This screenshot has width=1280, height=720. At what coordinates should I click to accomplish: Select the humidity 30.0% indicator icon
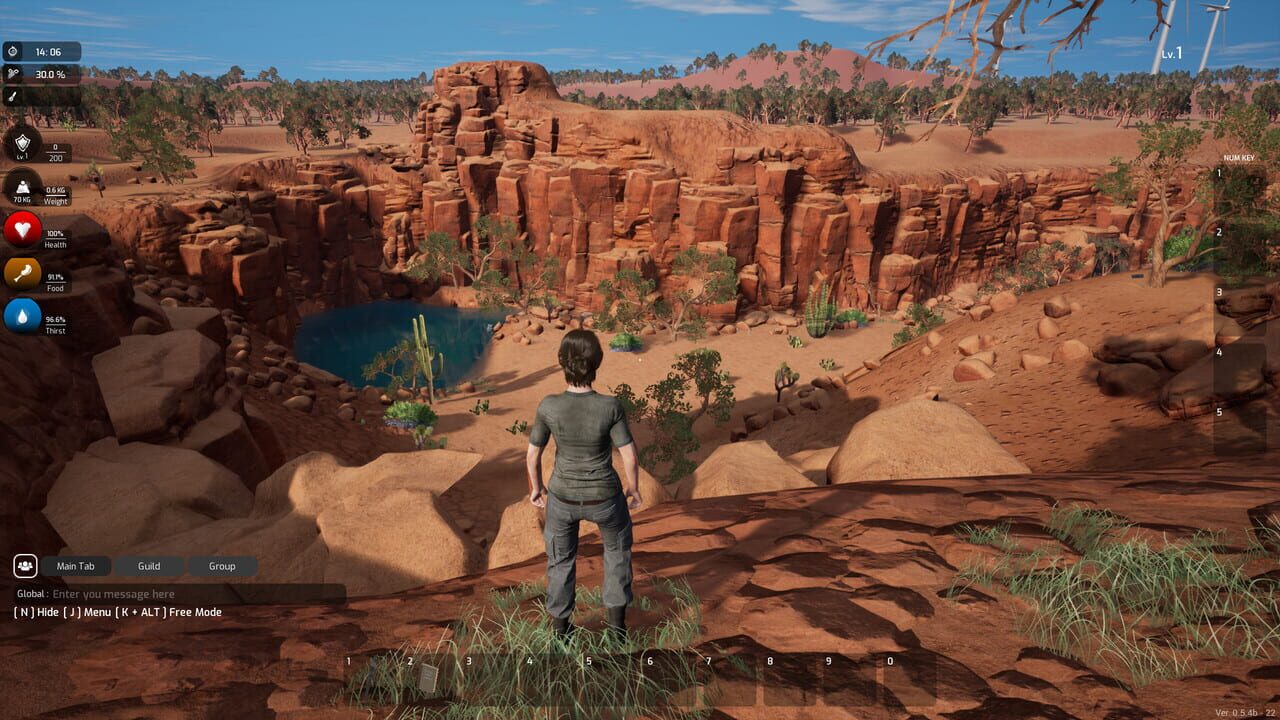pos(14,72)
